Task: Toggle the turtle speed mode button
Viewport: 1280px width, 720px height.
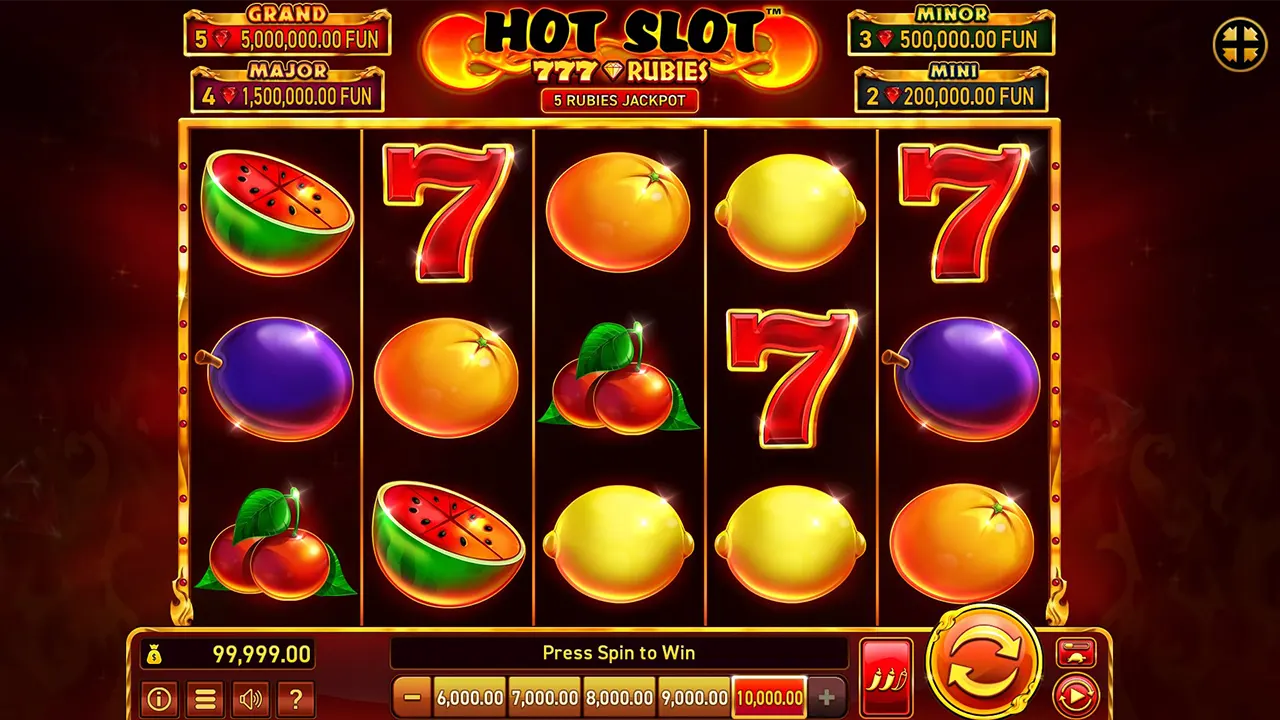Action: click(1075, 654)
